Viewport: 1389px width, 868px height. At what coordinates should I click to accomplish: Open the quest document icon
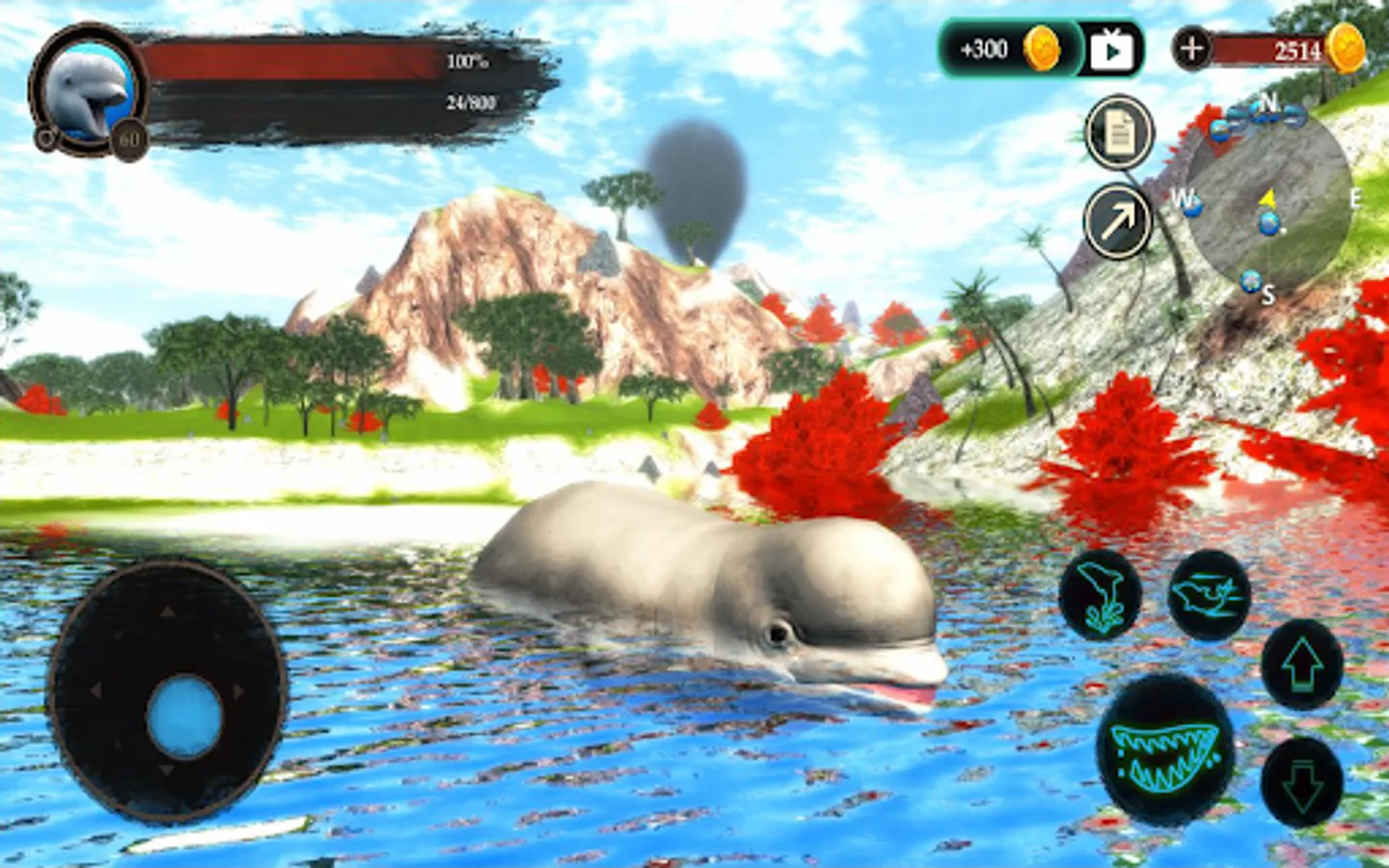tap(1119, 134)
